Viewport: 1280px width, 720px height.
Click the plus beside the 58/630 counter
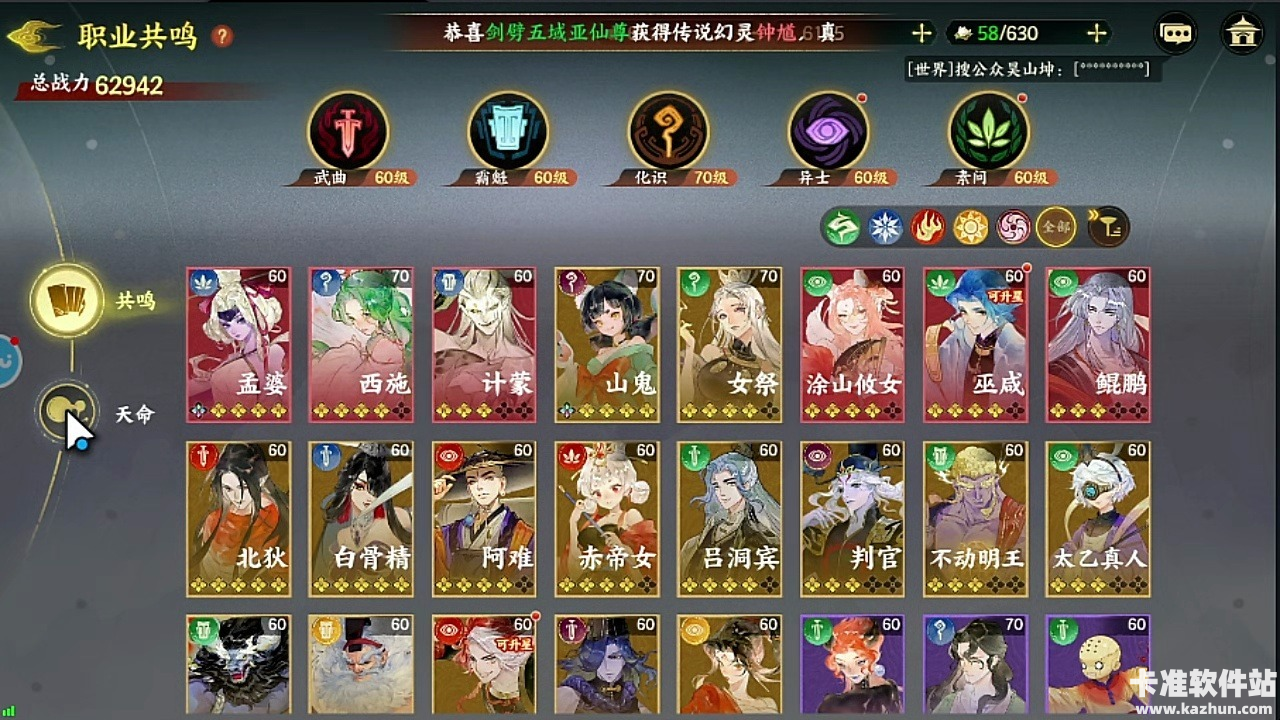[x=1096, y=32]
